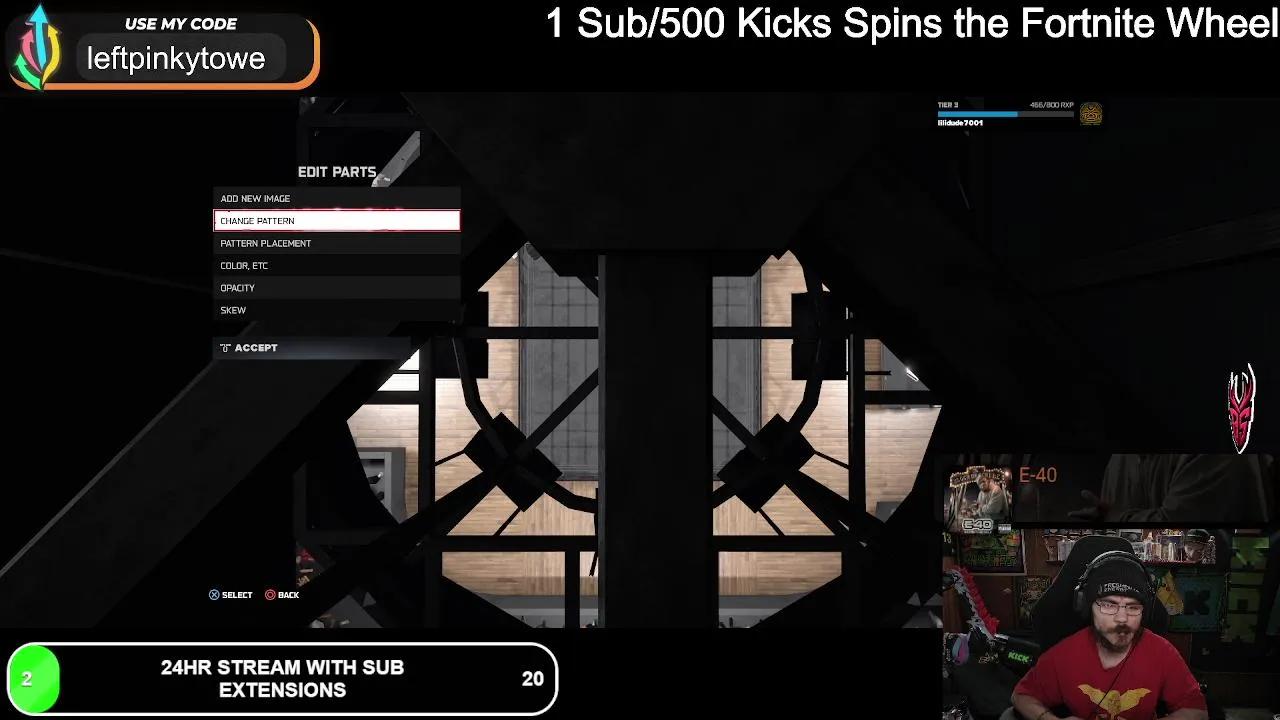Viewport: 1280px width, 720px height.
Task: Select Add New Image
Action: [x=336, y=198]
